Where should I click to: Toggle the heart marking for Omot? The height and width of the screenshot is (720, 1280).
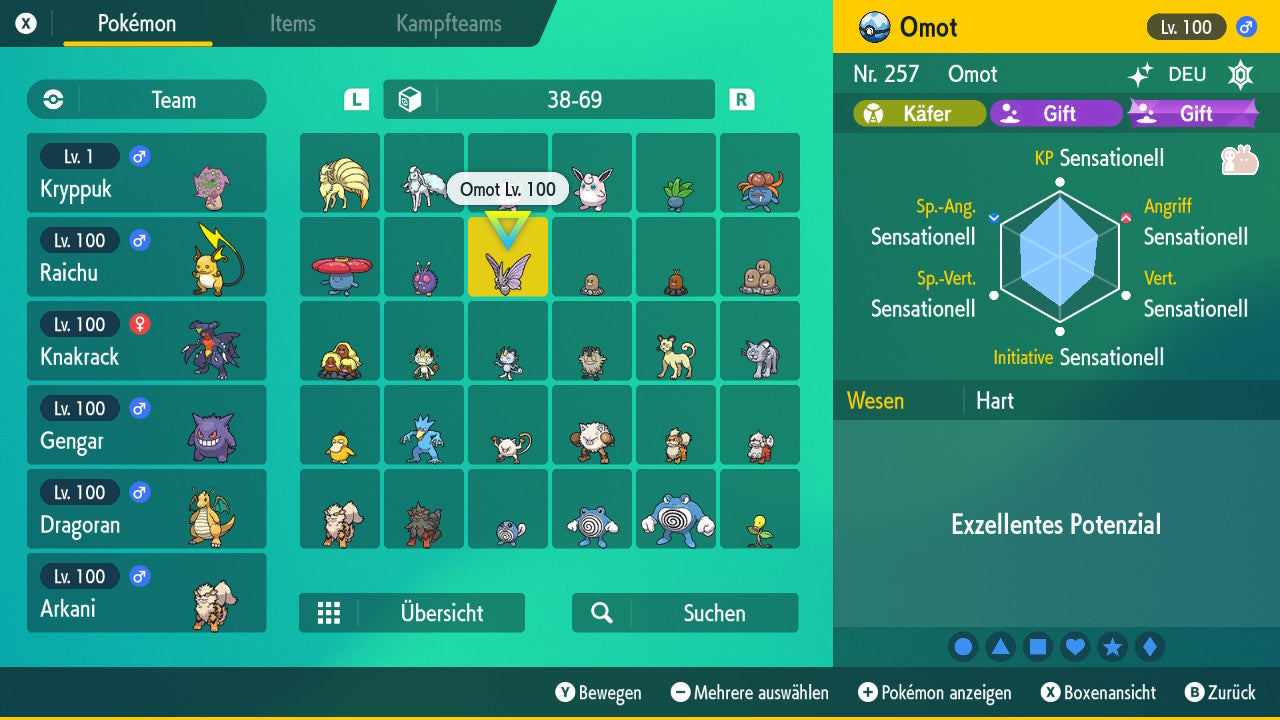1075,646
